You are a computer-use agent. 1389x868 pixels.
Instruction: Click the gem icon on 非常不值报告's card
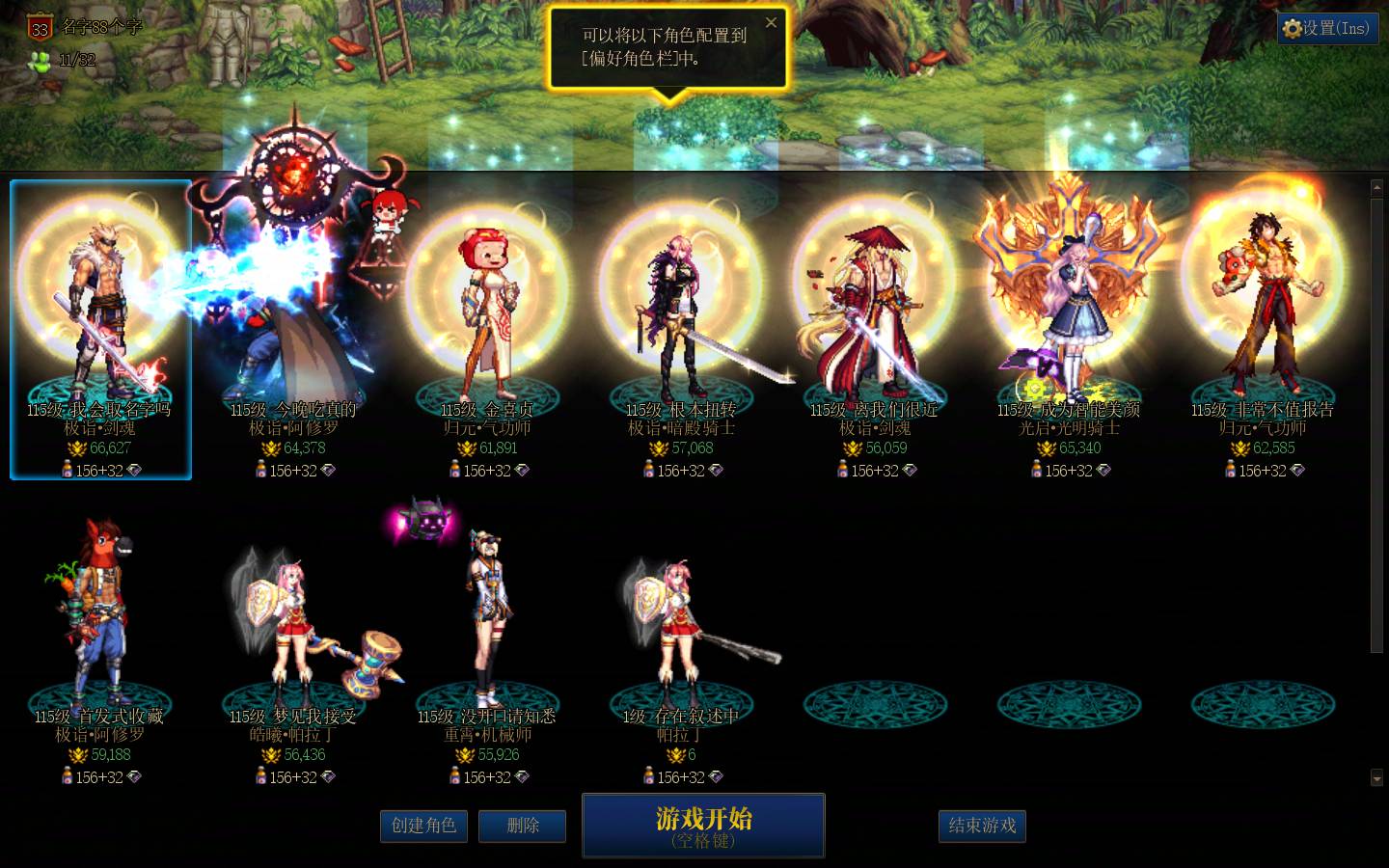click(x=1299, y=471)
